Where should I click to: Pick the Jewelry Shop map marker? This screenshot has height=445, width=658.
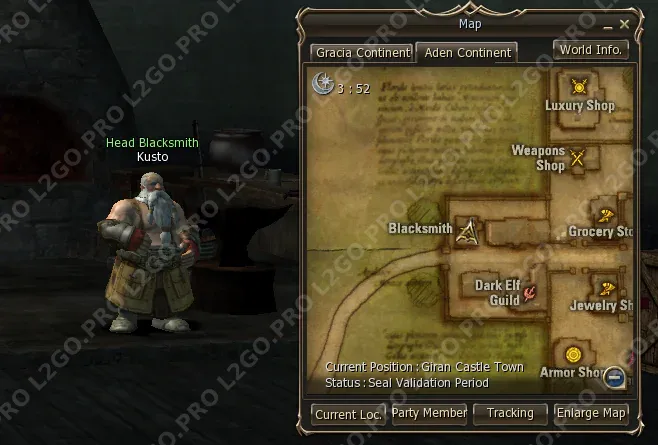[606, 289]
